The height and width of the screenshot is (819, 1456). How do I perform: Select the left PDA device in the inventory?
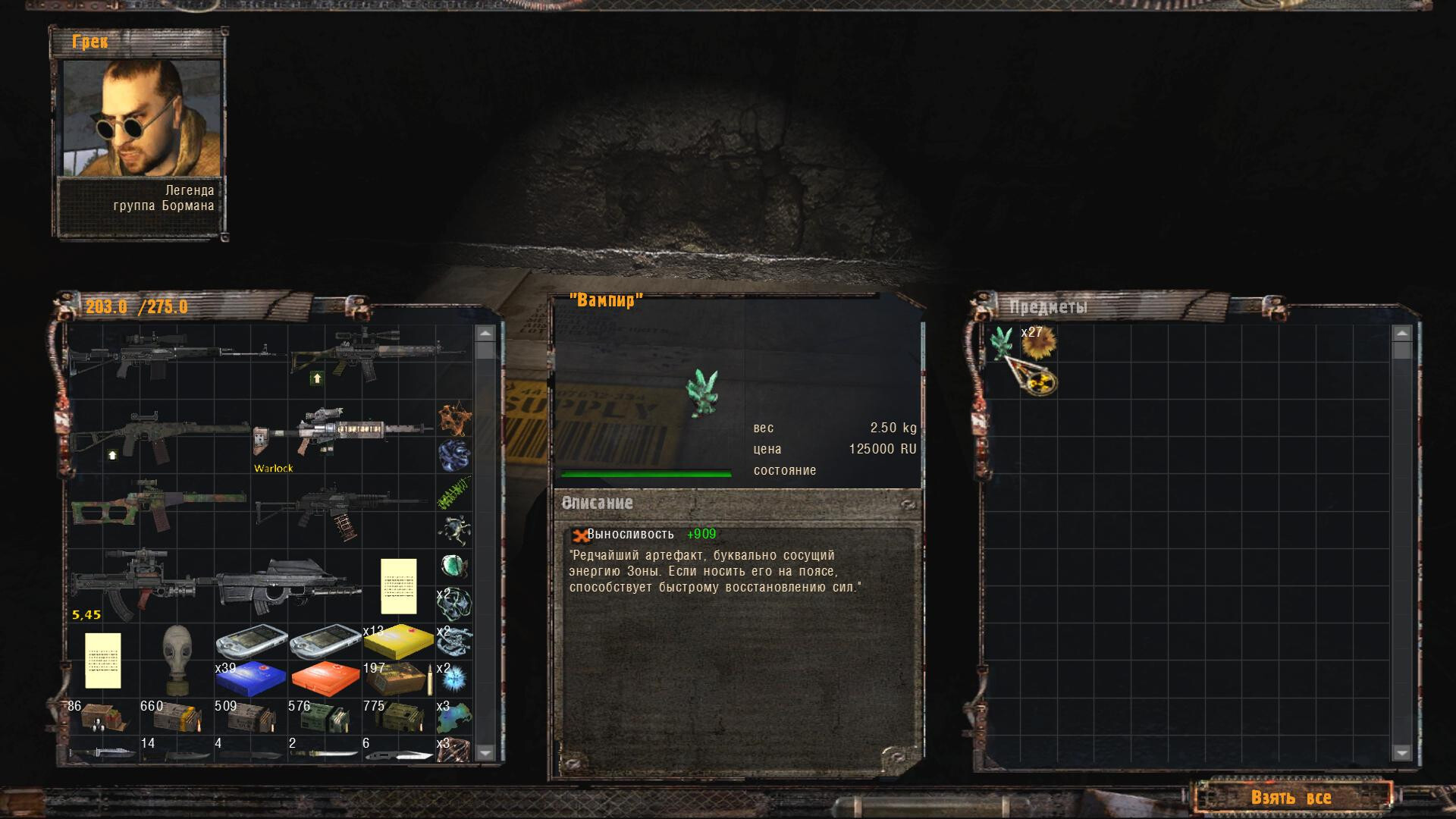[250, 642]
